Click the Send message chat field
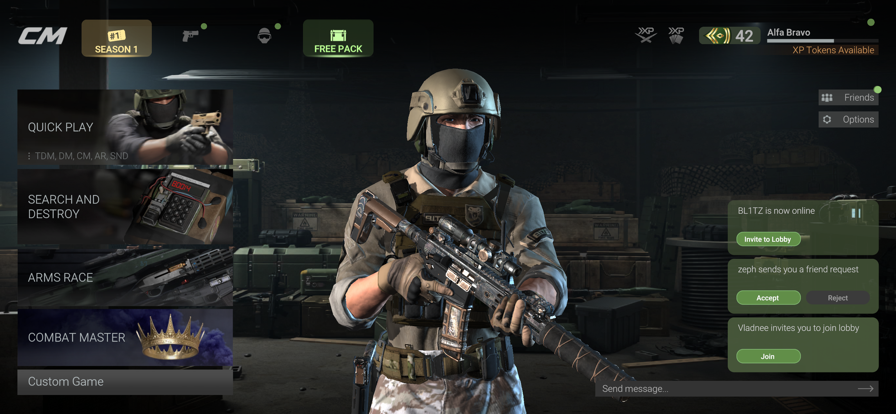 pos(720,388)
